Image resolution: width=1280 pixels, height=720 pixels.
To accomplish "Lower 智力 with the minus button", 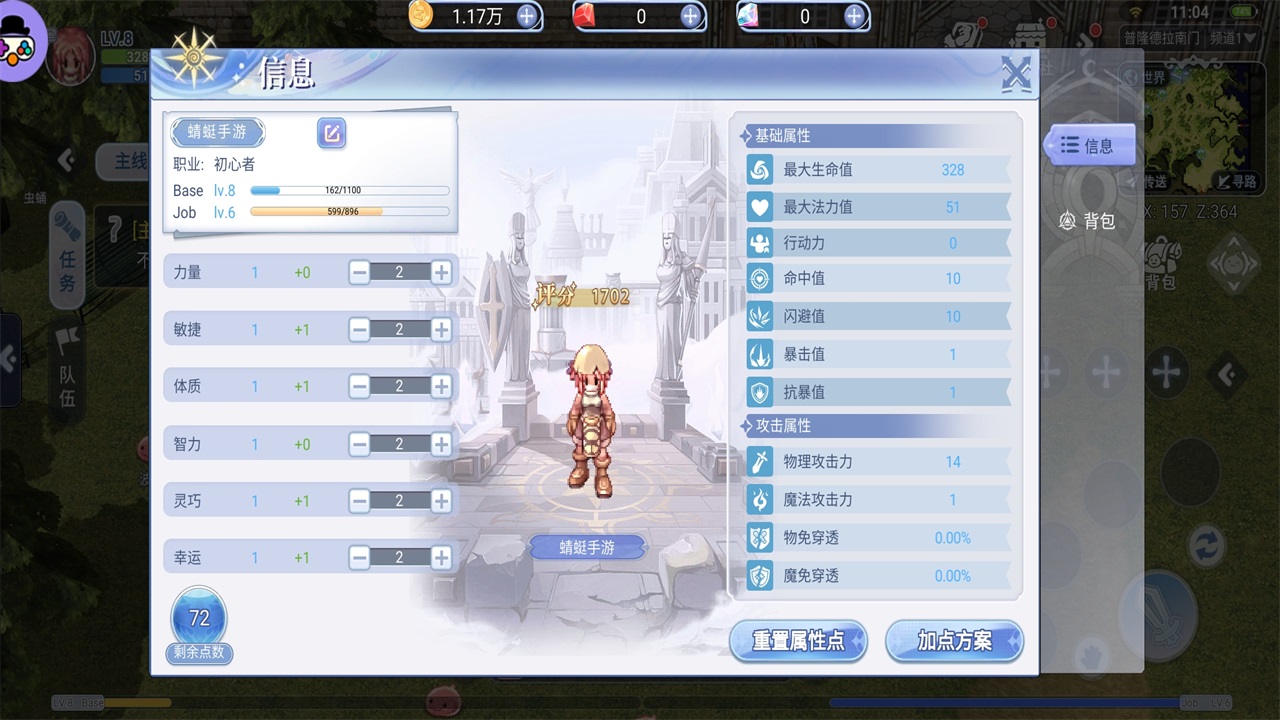I will 360,444.
